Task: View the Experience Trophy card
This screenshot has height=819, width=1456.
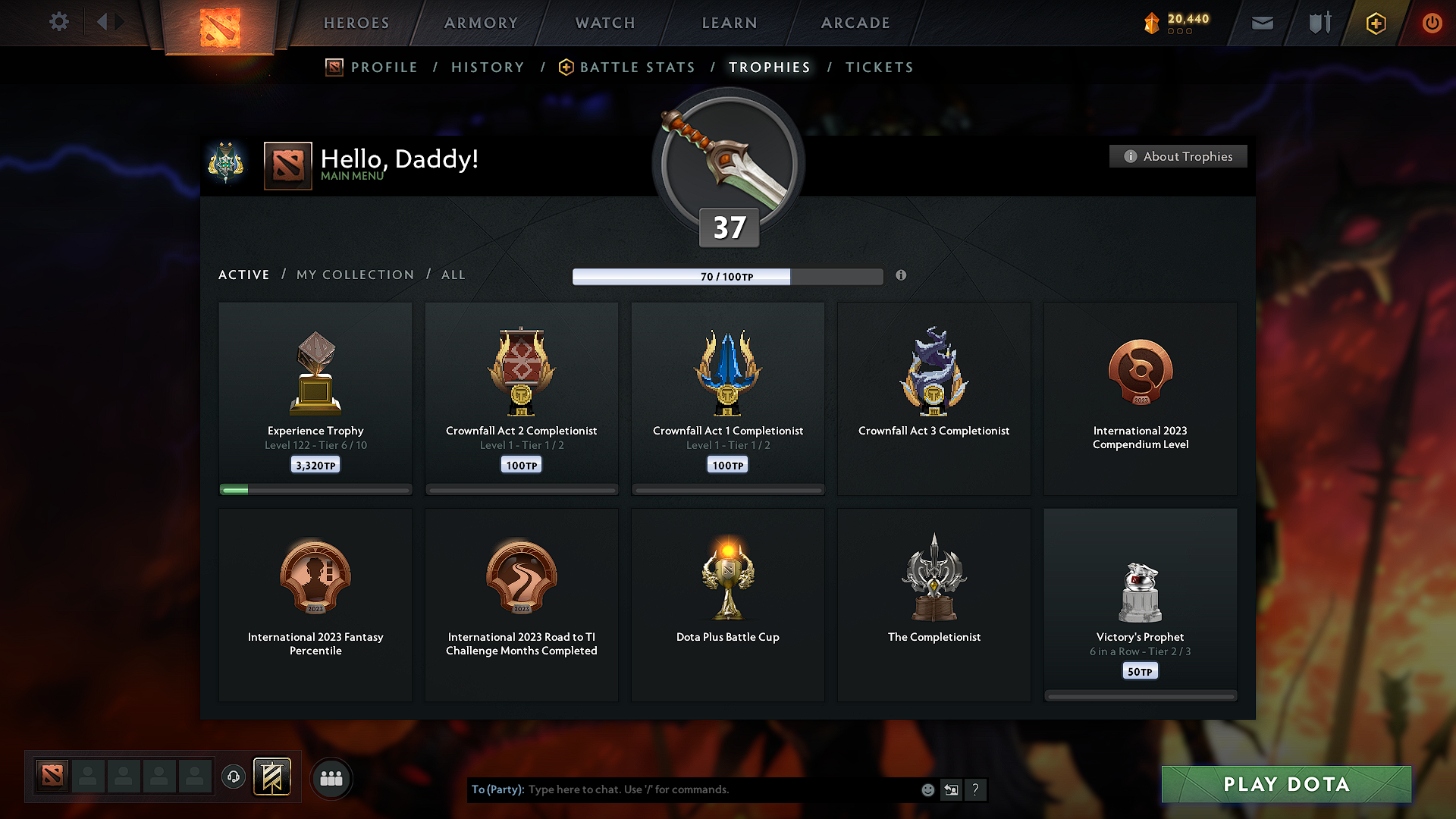Action: pos(315,397)
